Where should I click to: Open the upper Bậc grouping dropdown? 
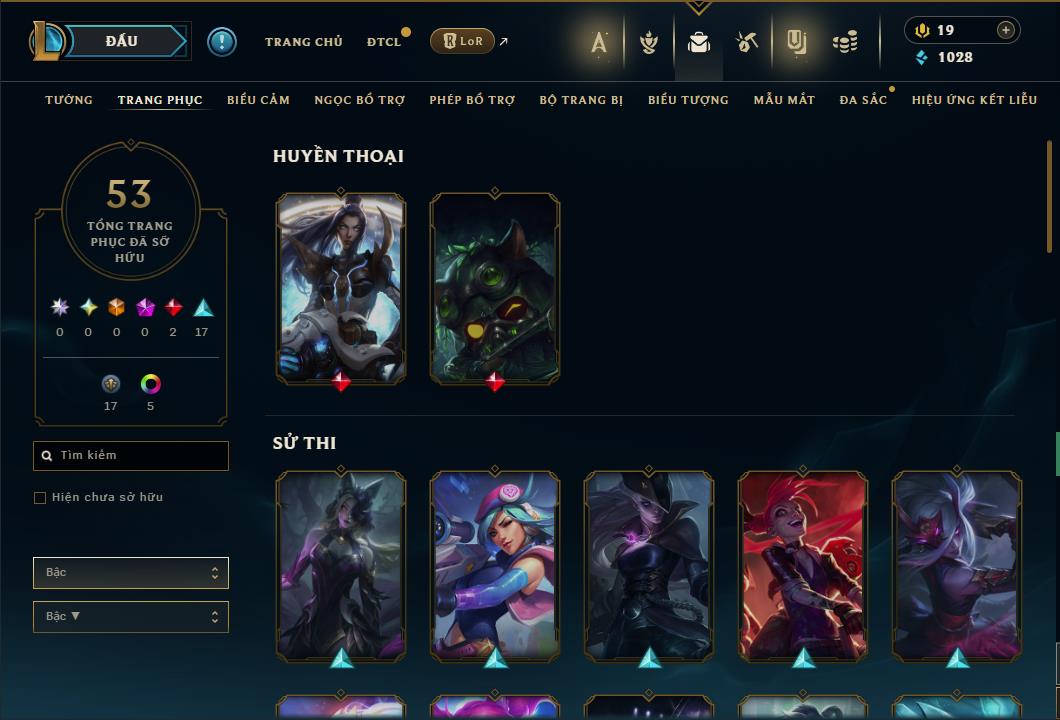[131, 573]
